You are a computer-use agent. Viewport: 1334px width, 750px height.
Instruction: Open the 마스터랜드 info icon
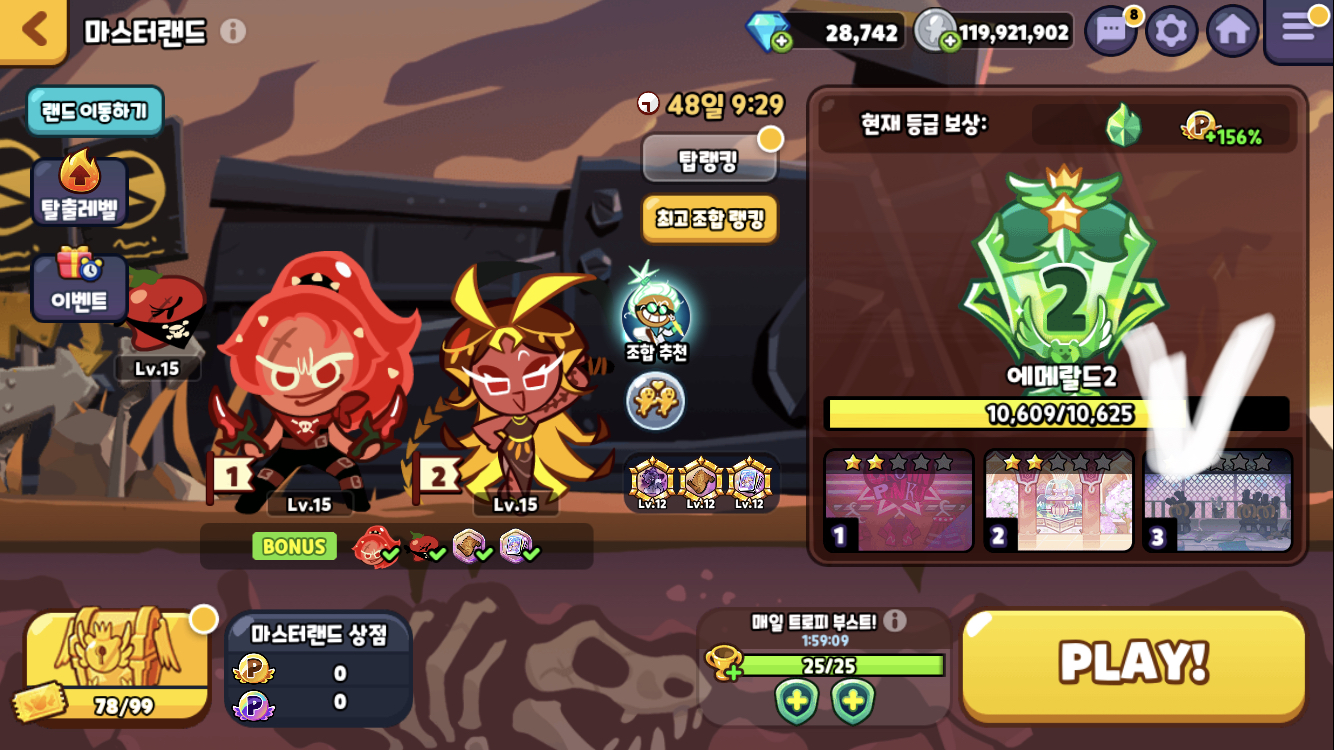coord(233,31)
